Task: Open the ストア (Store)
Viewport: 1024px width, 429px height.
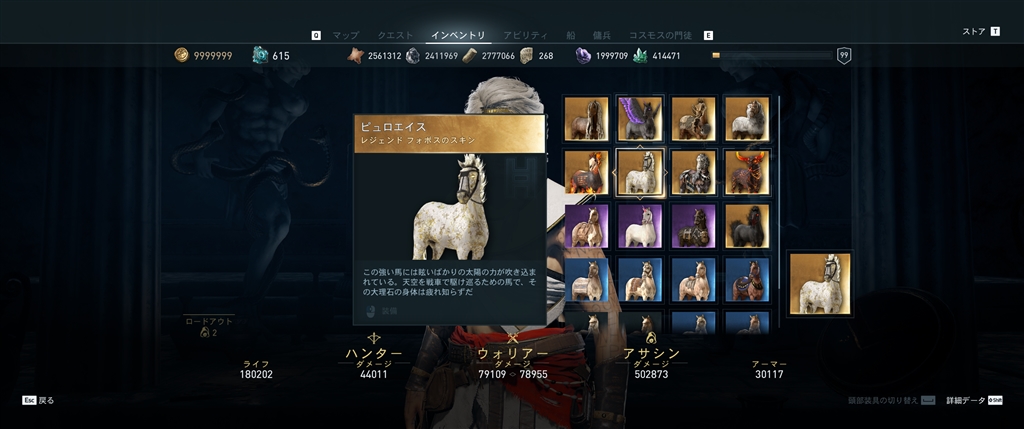Action: pyautogui.click(x=974, y=31)
